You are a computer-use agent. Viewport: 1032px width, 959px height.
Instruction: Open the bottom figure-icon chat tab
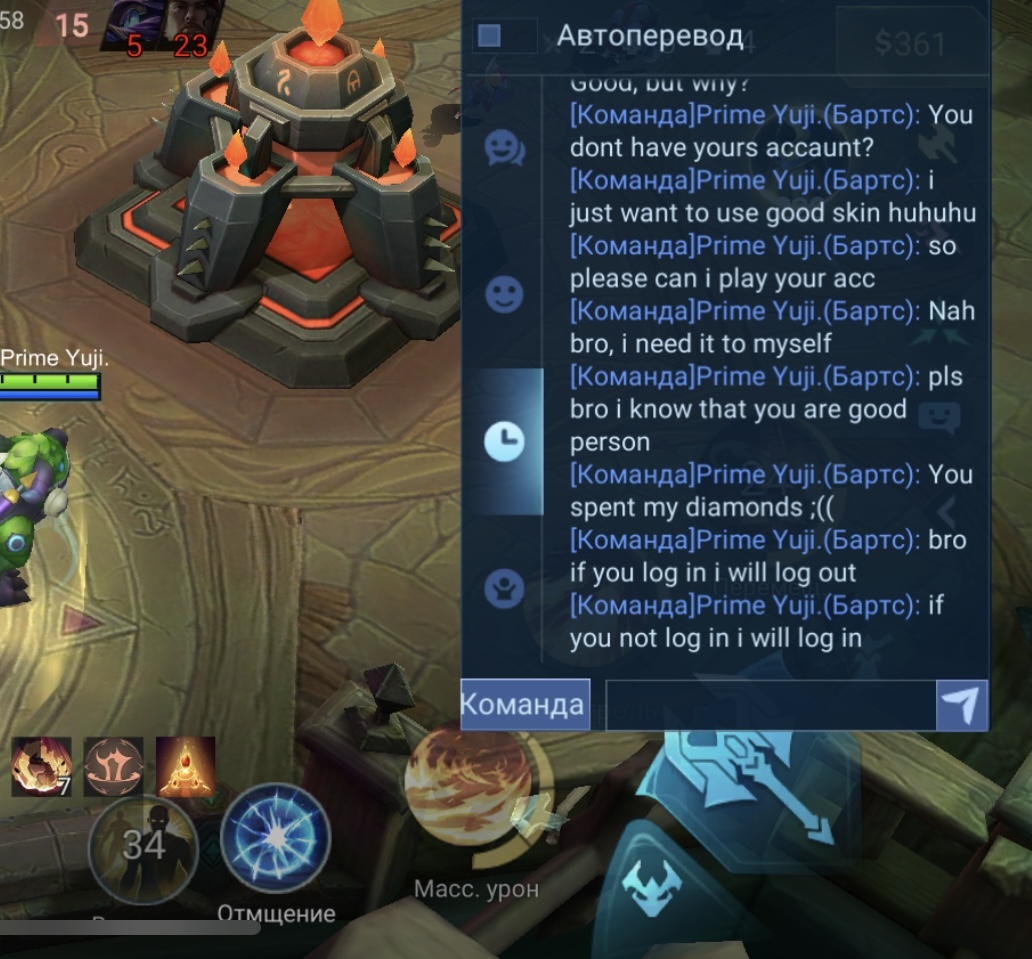point(504,589)
